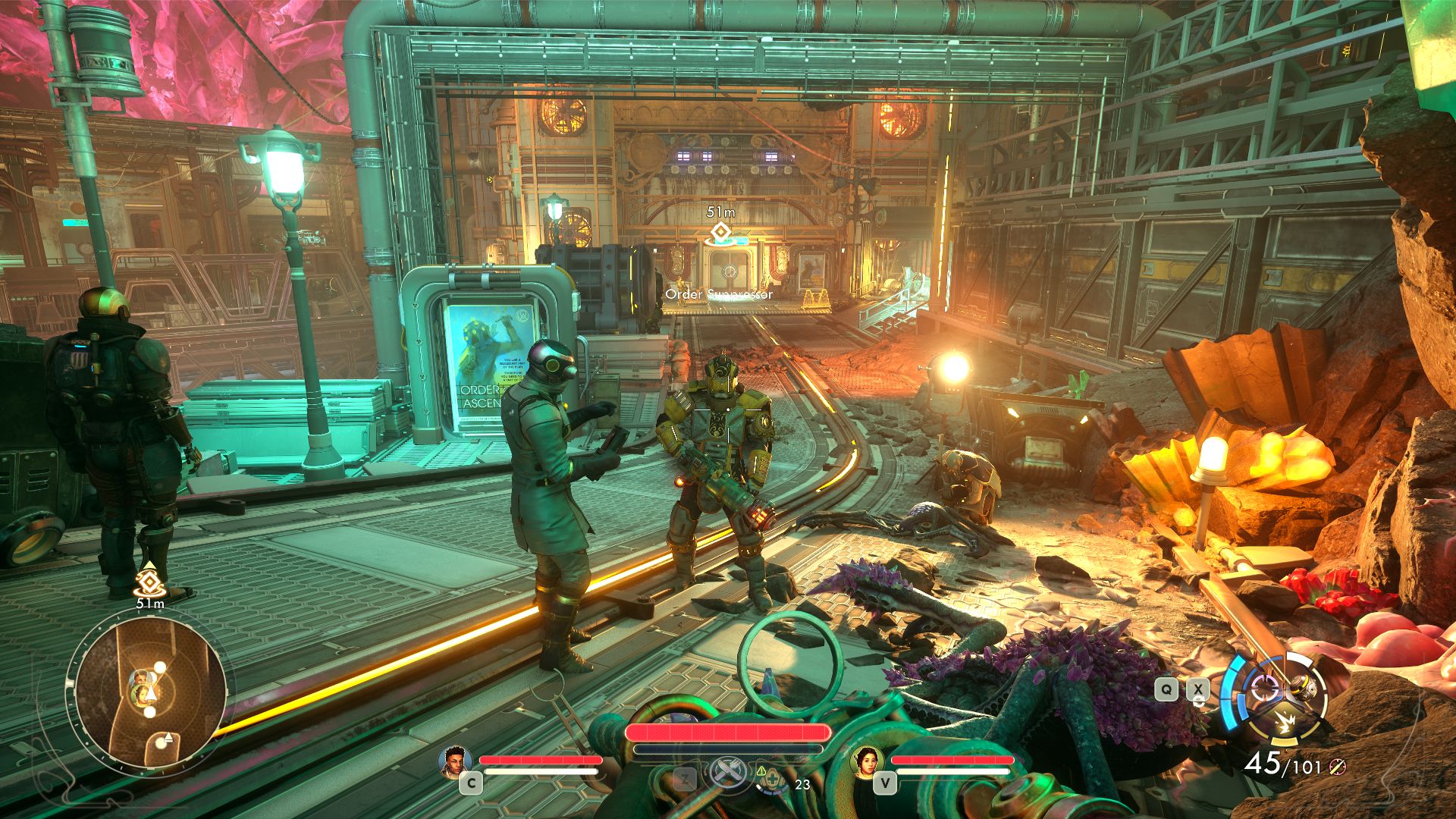
Task: Activate the lightning burst ability slot
Action: (x=1285, y=723)
